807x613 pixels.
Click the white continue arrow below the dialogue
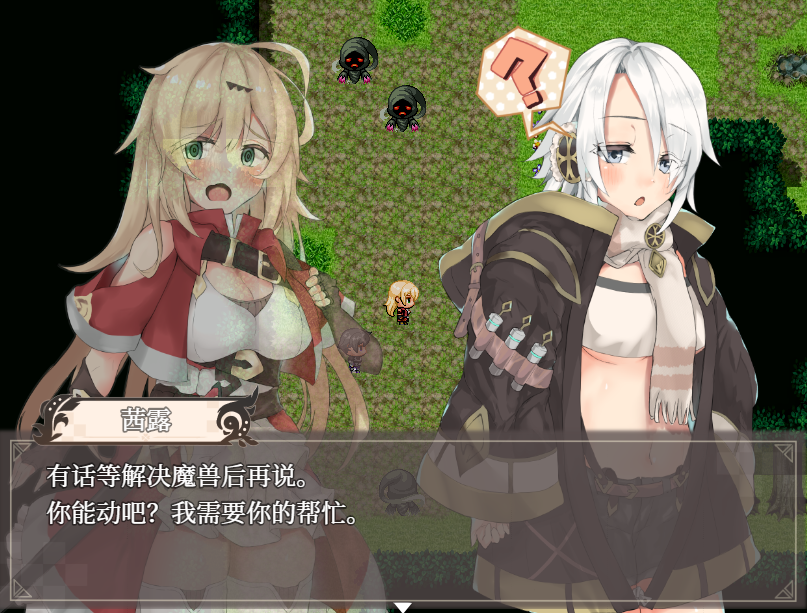pyautogui.click(x=402, y=606)
